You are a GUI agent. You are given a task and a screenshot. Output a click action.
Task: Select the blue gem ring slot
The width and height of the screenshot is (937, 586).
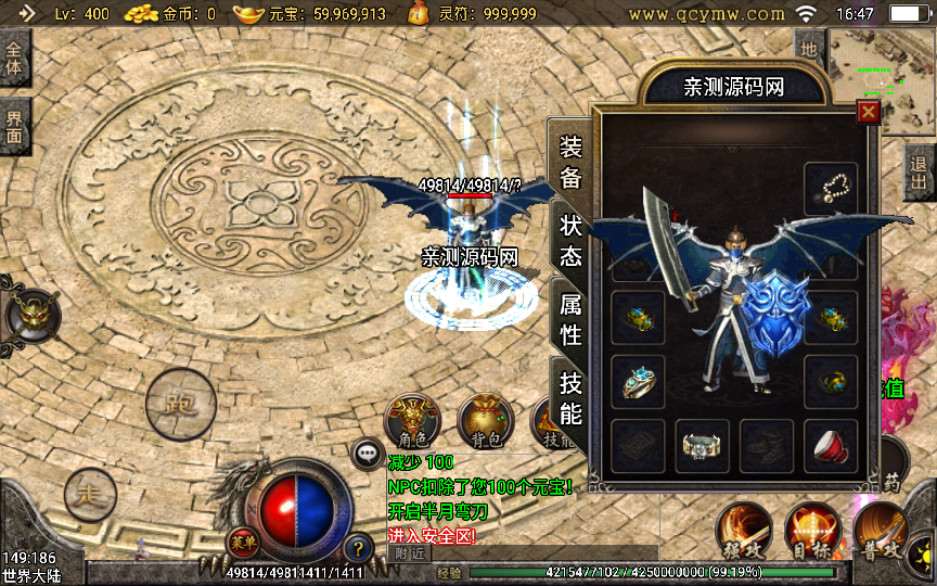click(x=638, y=381)
